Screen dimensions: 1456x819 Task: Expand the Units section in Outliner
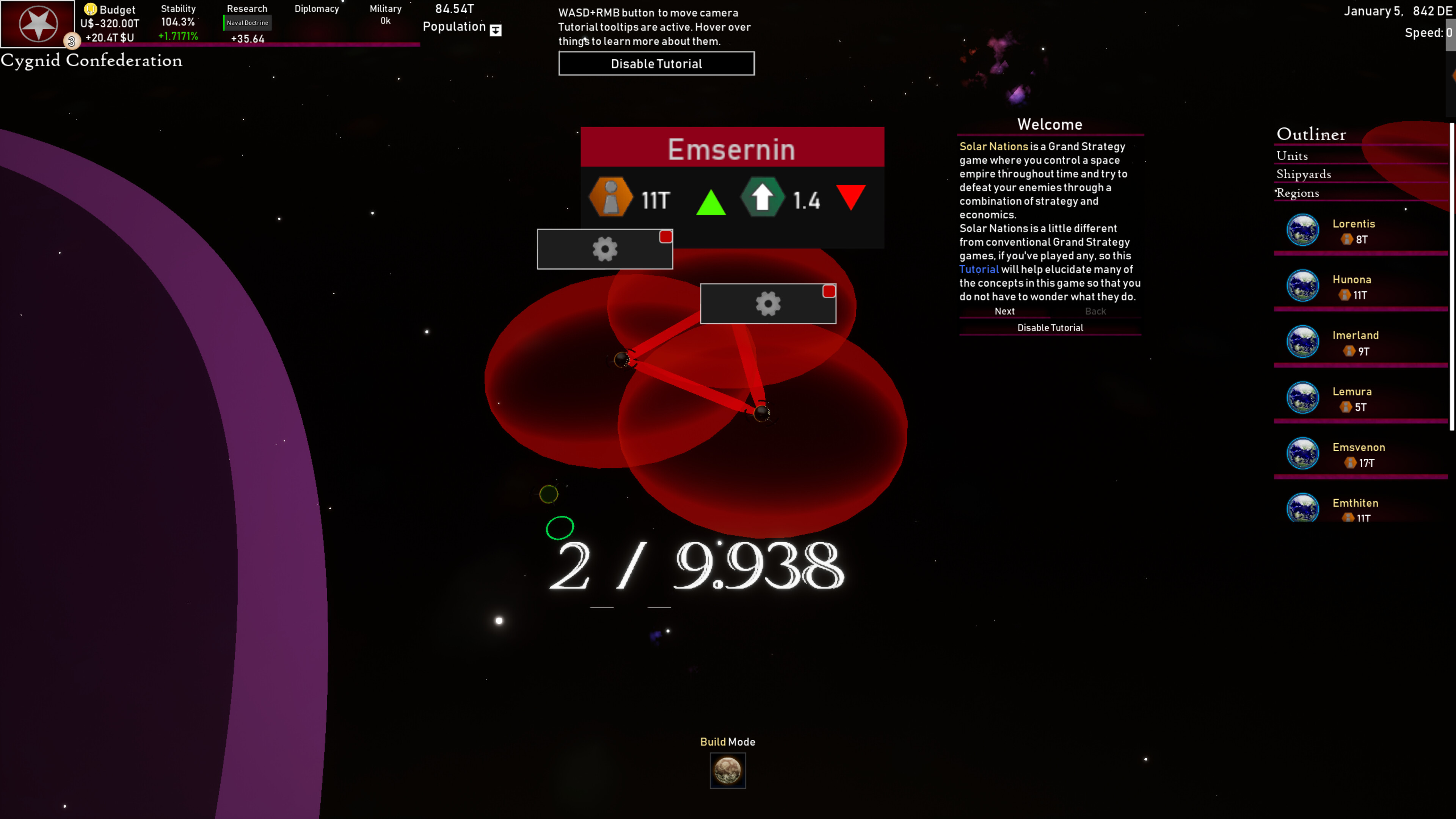(1292, 156)
